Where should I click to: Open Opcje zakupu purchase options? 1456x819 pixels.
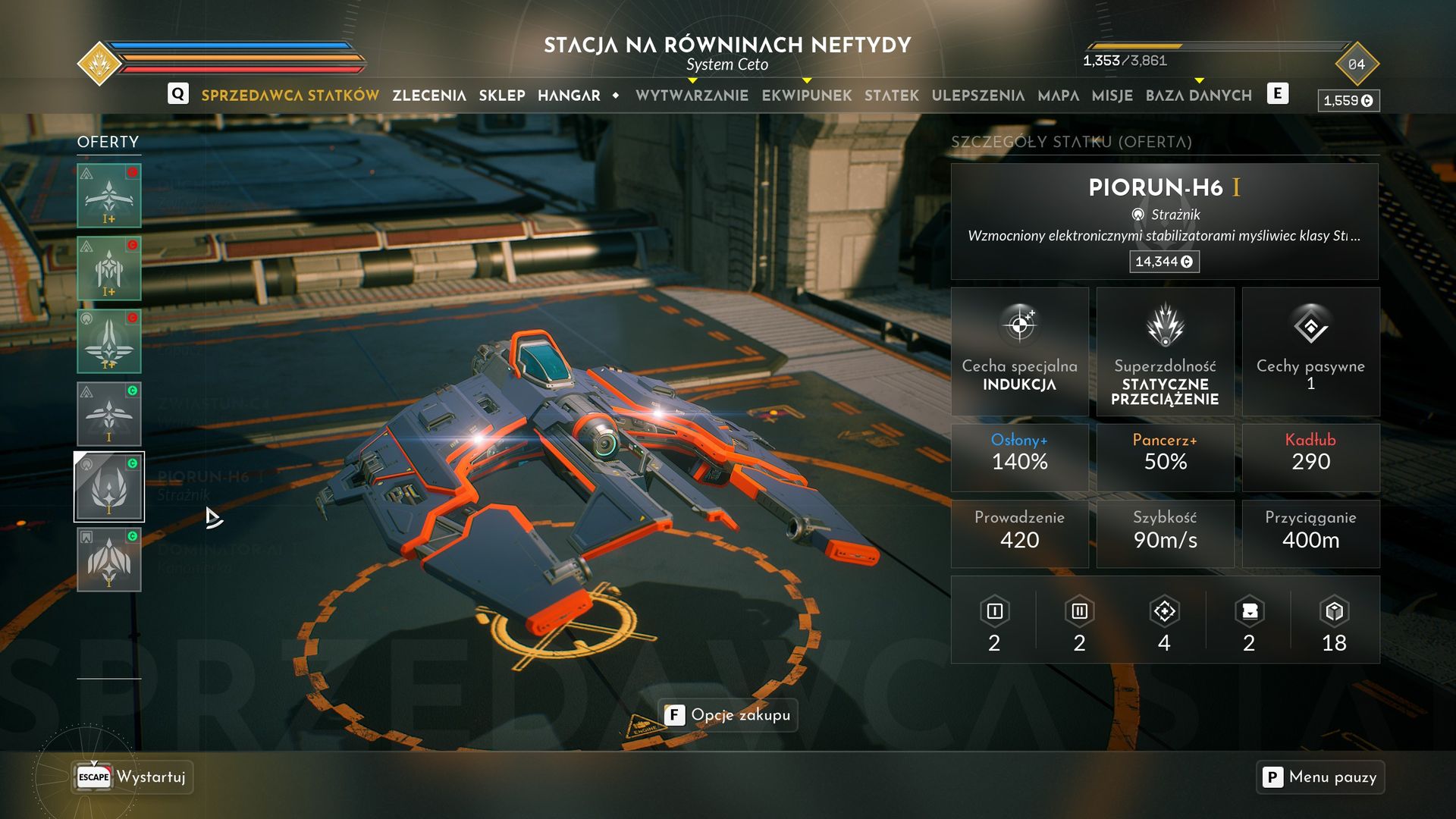click(x=728, y=715)
